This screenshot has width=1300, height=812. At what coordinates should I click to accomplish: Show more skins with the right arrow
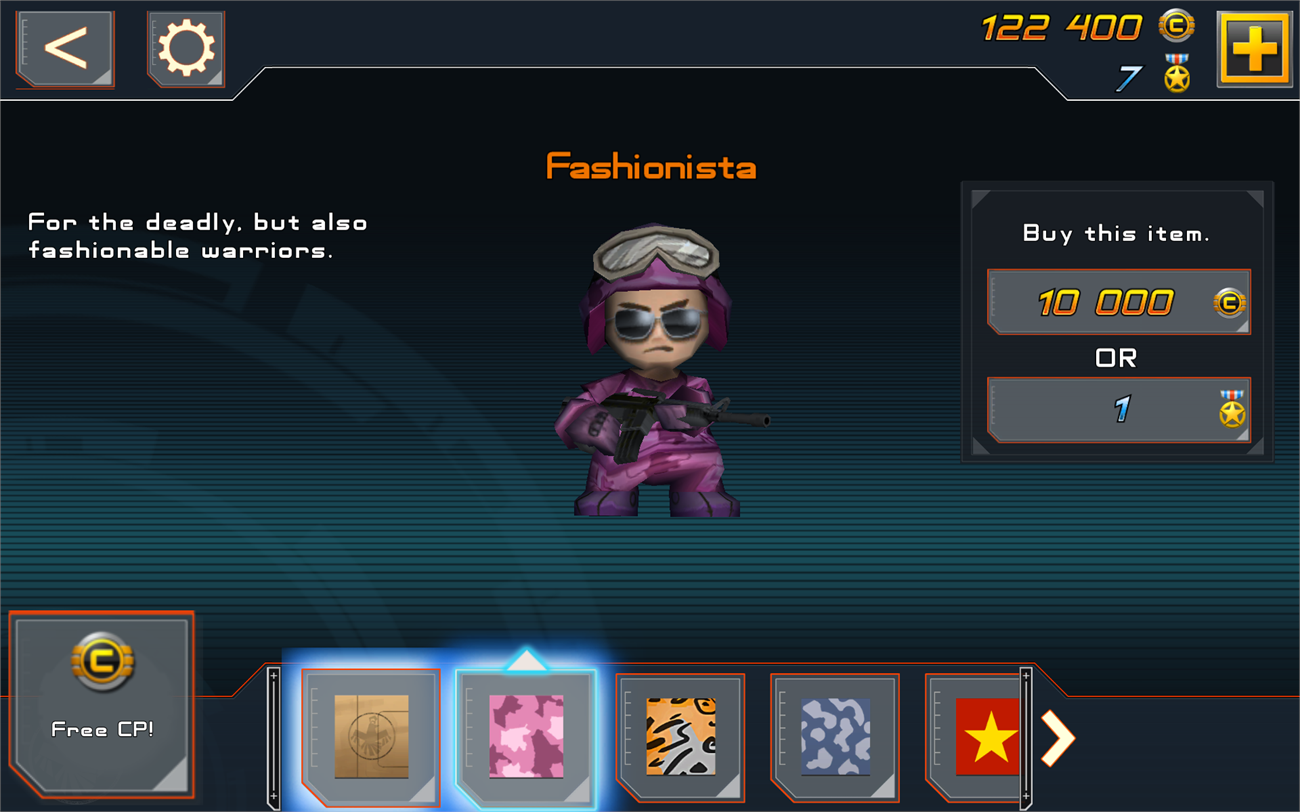point(1058,738)
